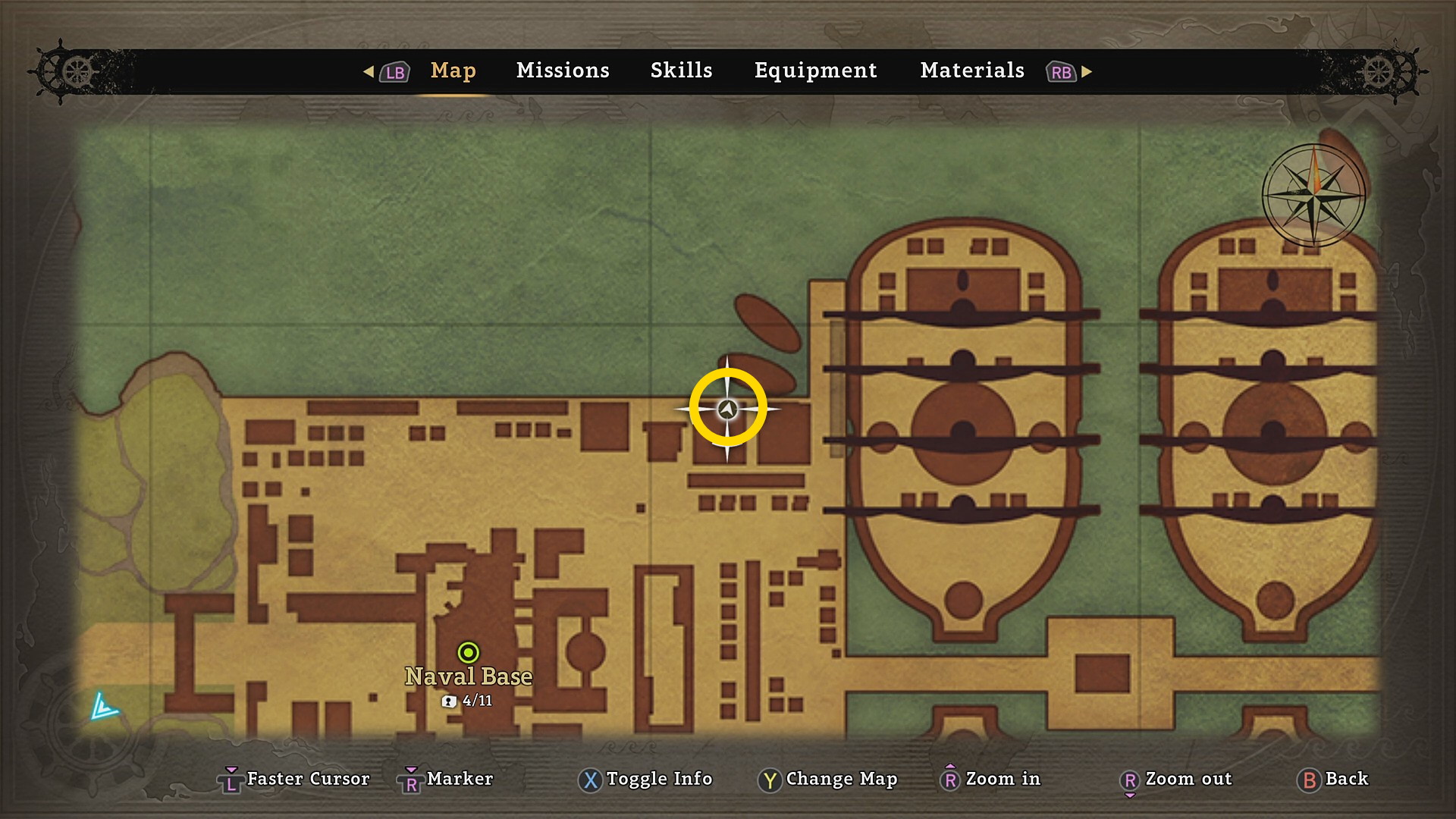Click the compass rose on the map
This screenshot has width=1456, height=819.
coord(1313,195)
